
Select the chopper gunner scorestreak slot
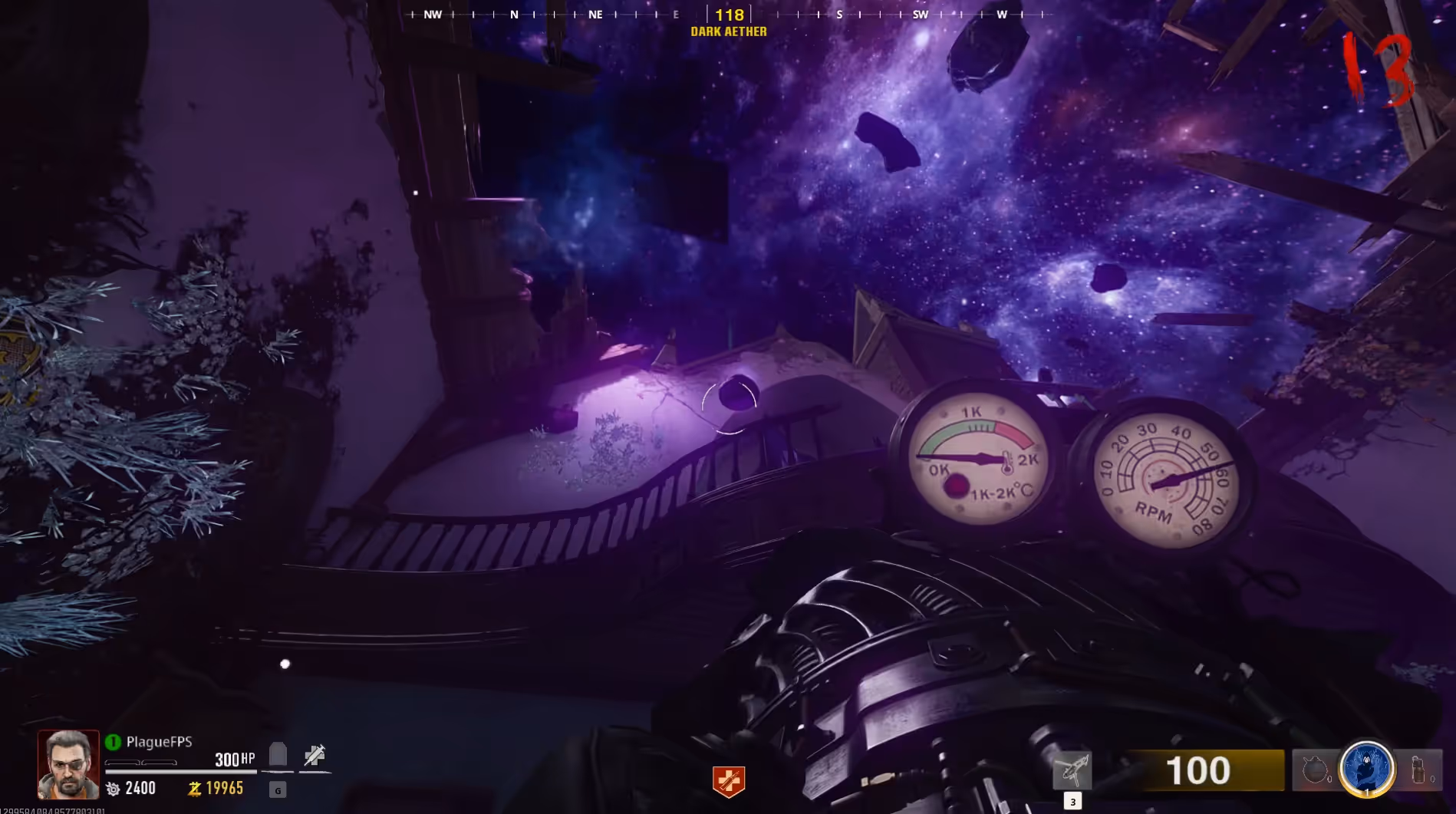[1072, 770]
